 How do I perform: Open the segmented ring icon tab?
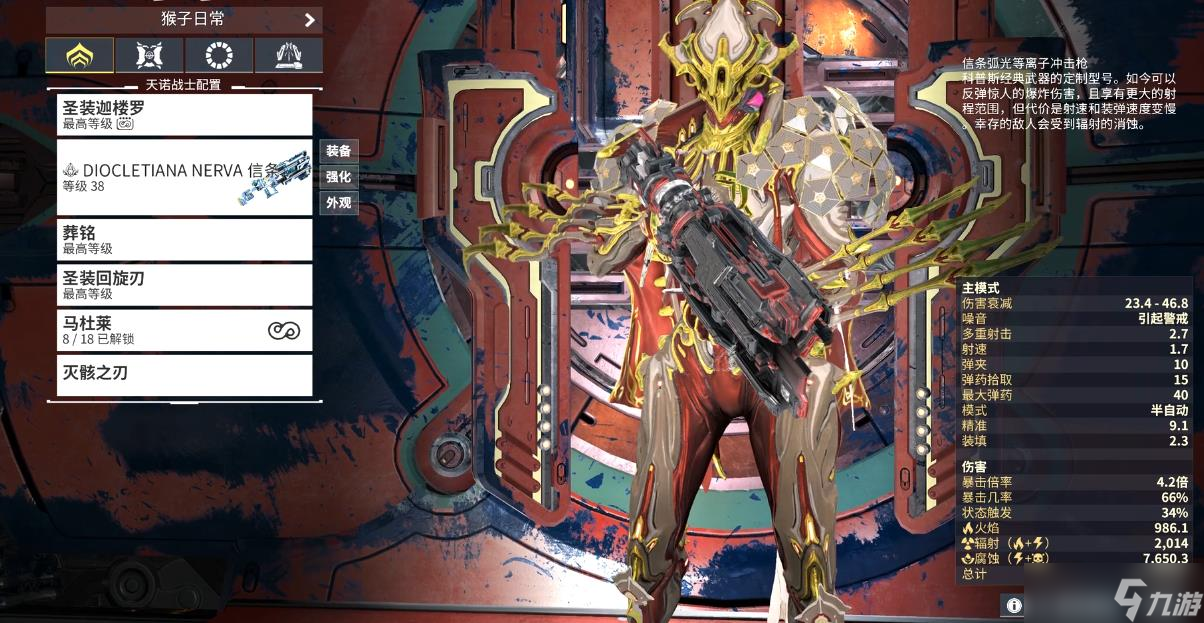218,56
